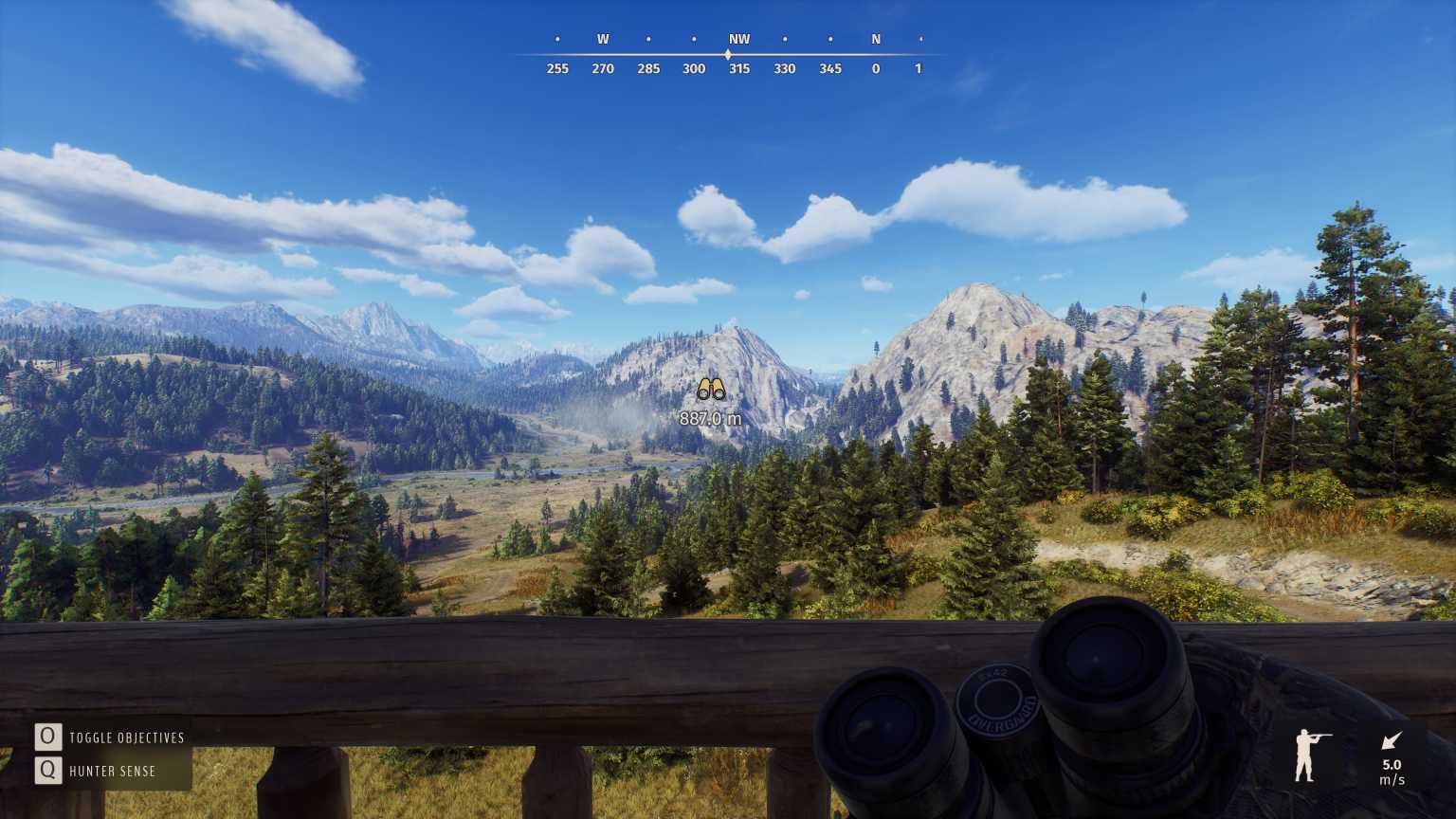
Task: Click the 315 heading on the compass
Action: [x=739, y=68]
